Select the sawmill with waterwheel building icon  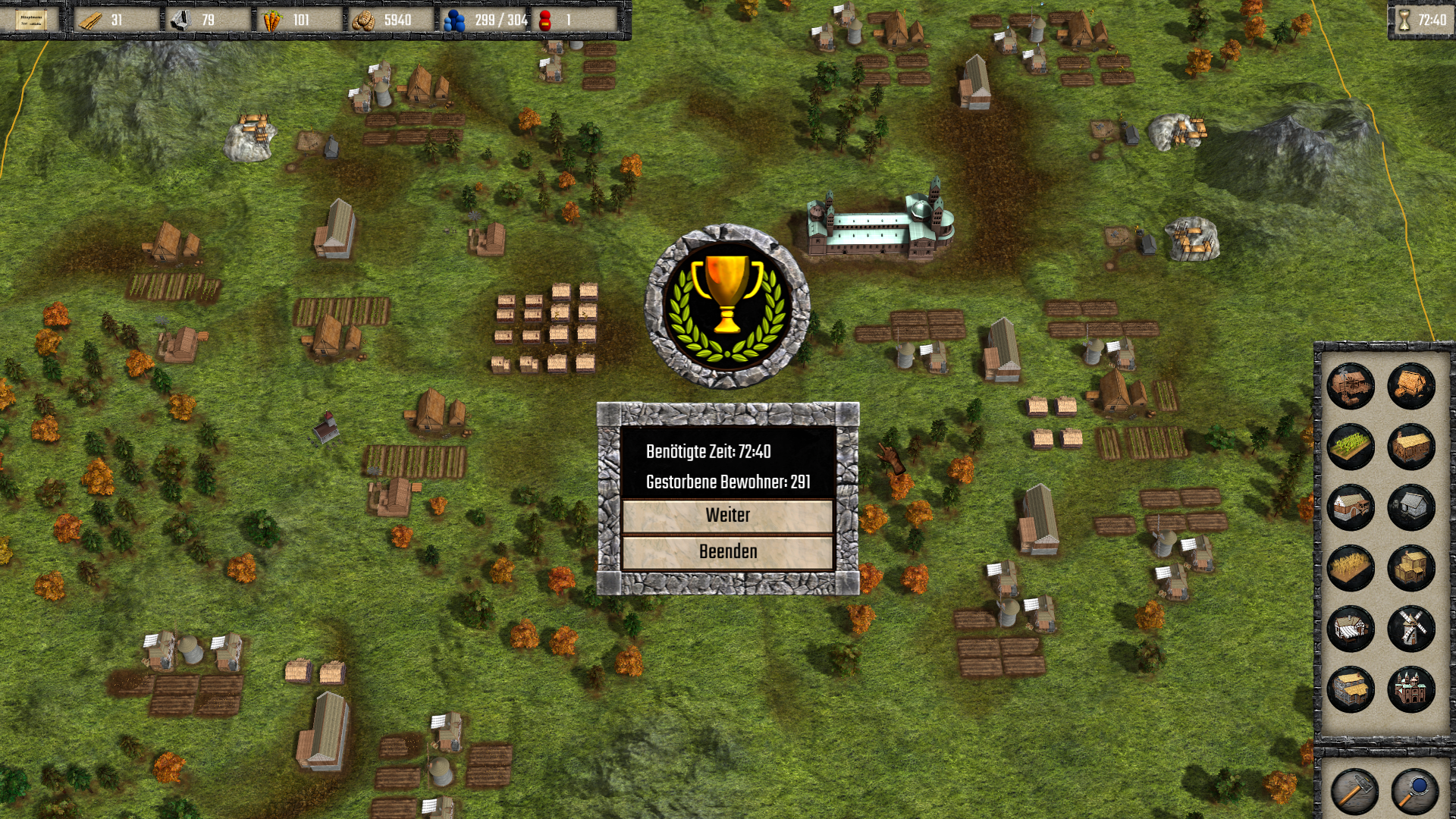[1351, 385]
